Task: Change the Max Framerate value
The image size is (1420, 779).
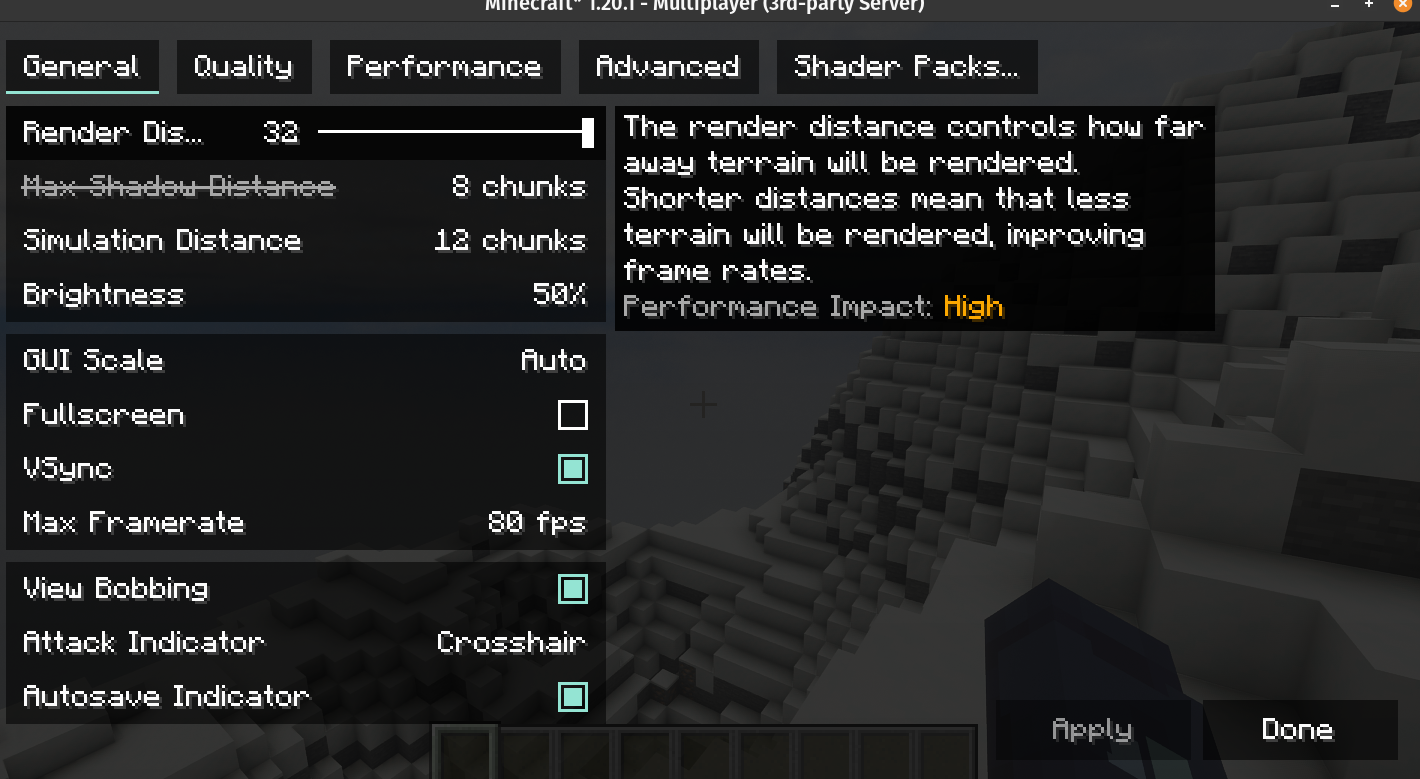Action: pyautogui.click(x=305, y=522)
